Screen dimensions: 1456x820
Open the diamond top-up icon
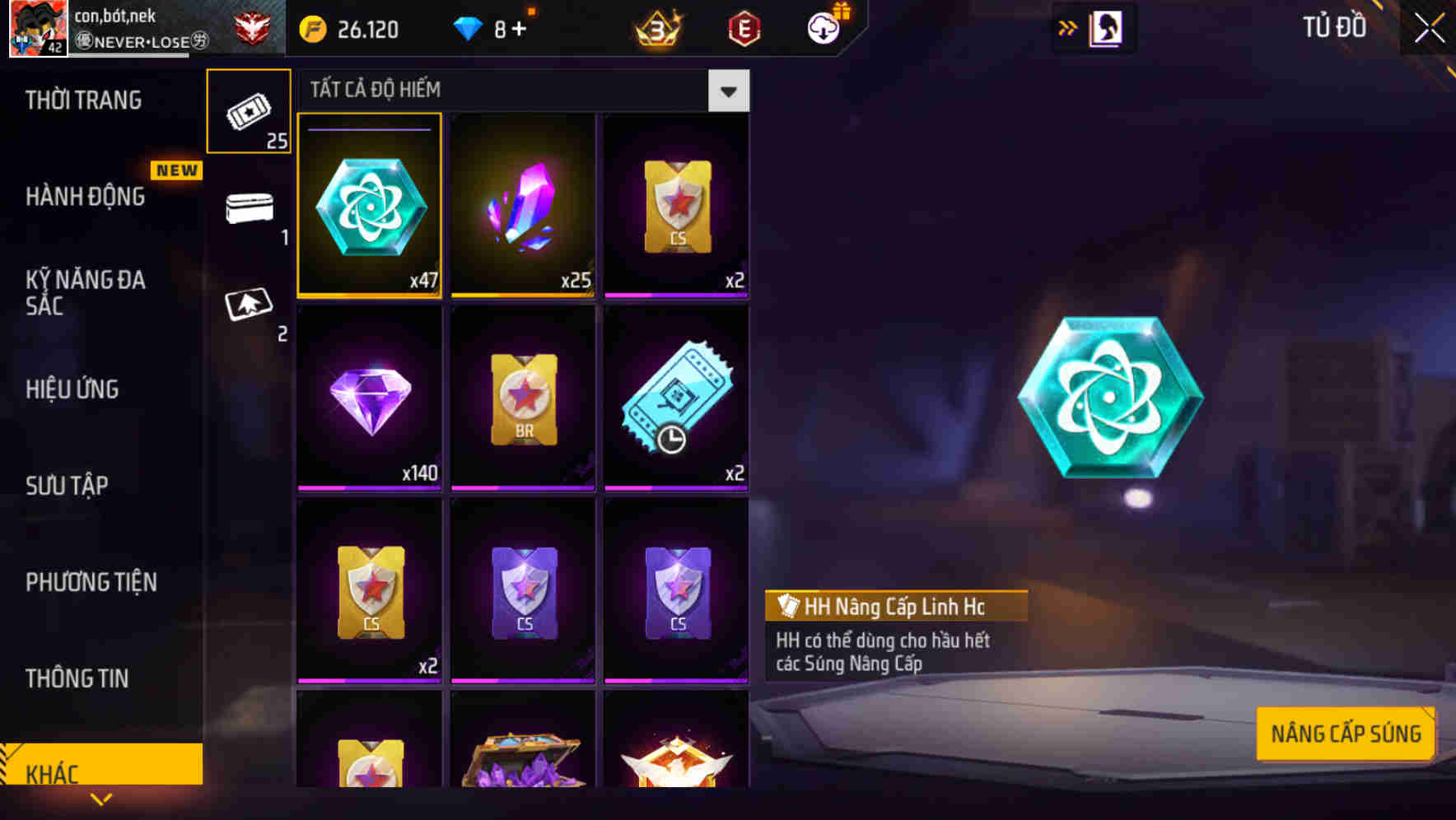pos(469,29)
